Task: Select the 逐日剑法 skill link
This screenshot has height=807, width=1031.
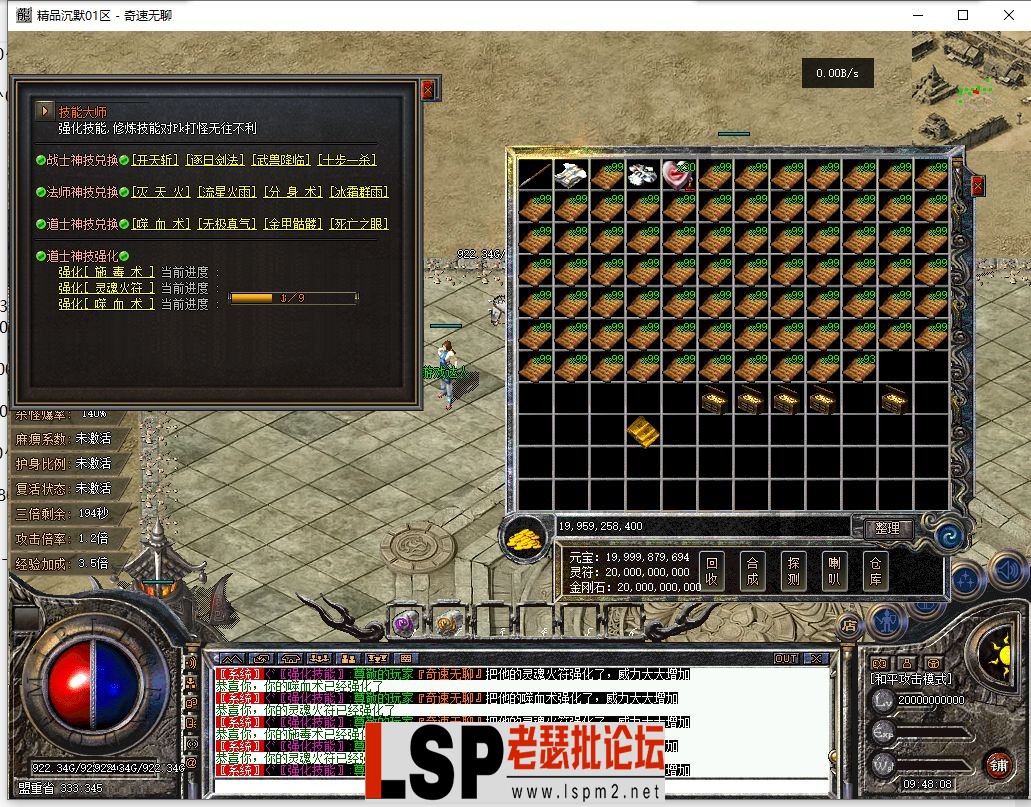Action: 214,160
